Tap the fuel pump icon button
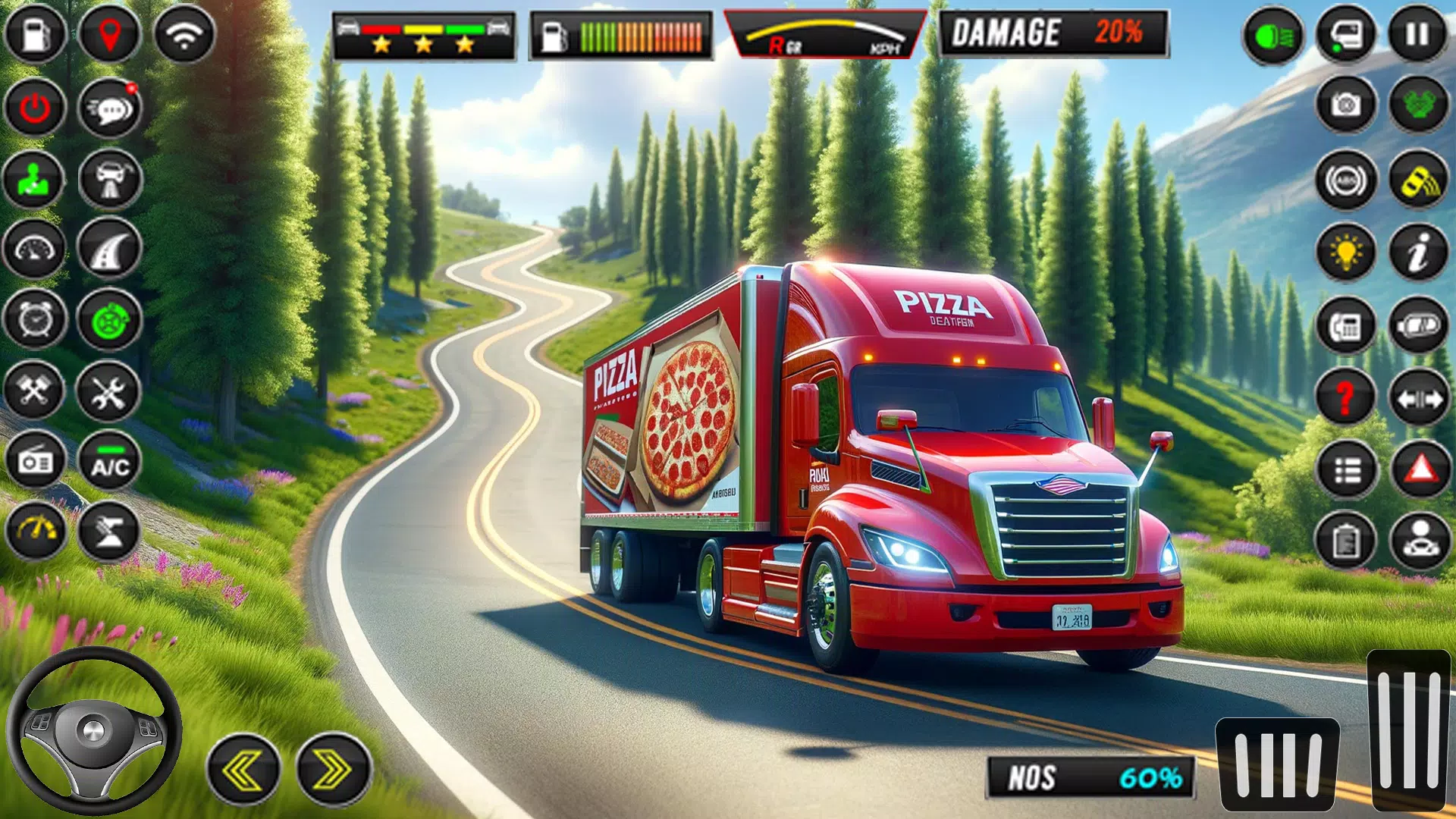 35,35
